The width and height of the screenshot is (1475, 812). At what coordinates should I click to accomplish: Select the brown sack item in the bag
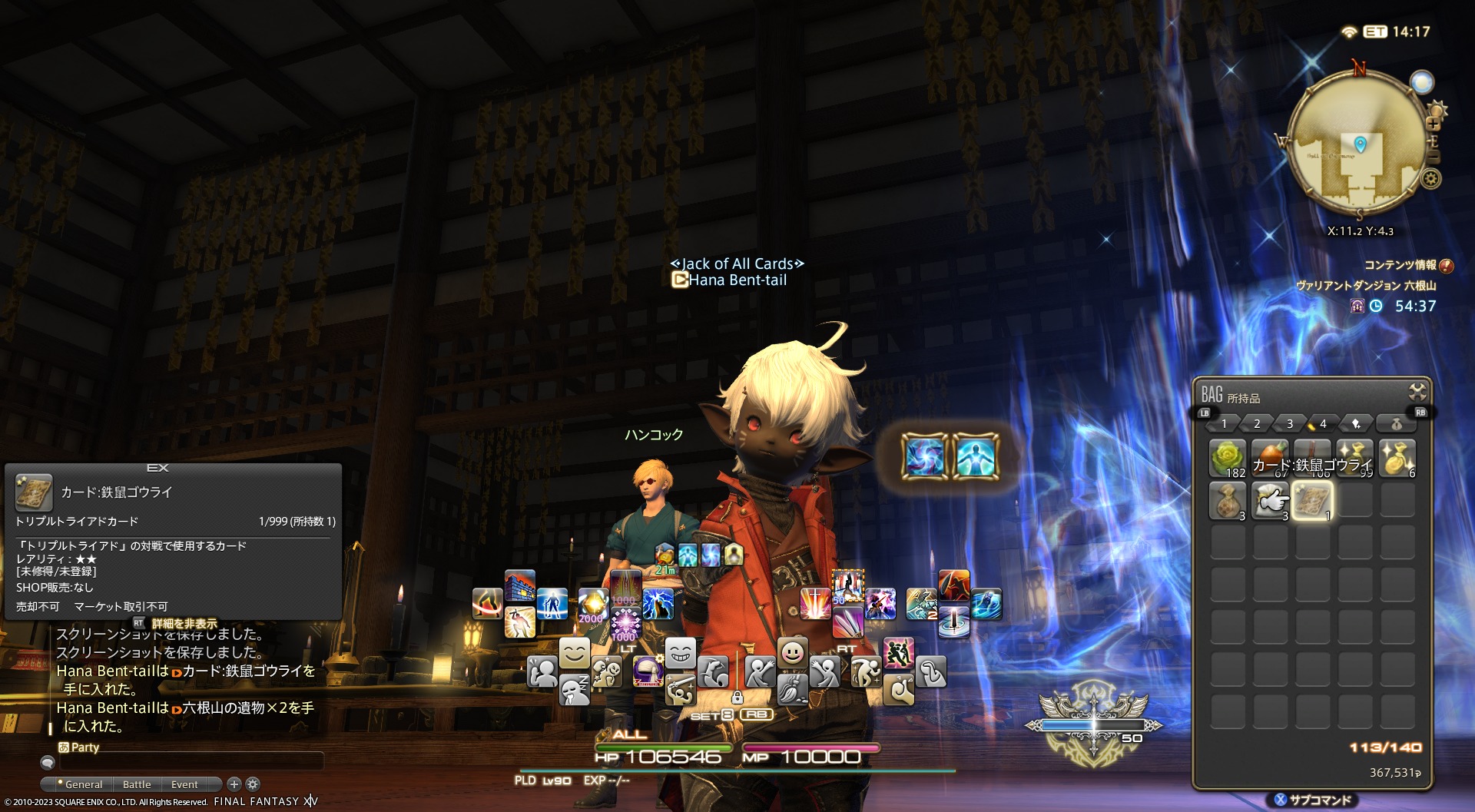tap(1227, 501)
